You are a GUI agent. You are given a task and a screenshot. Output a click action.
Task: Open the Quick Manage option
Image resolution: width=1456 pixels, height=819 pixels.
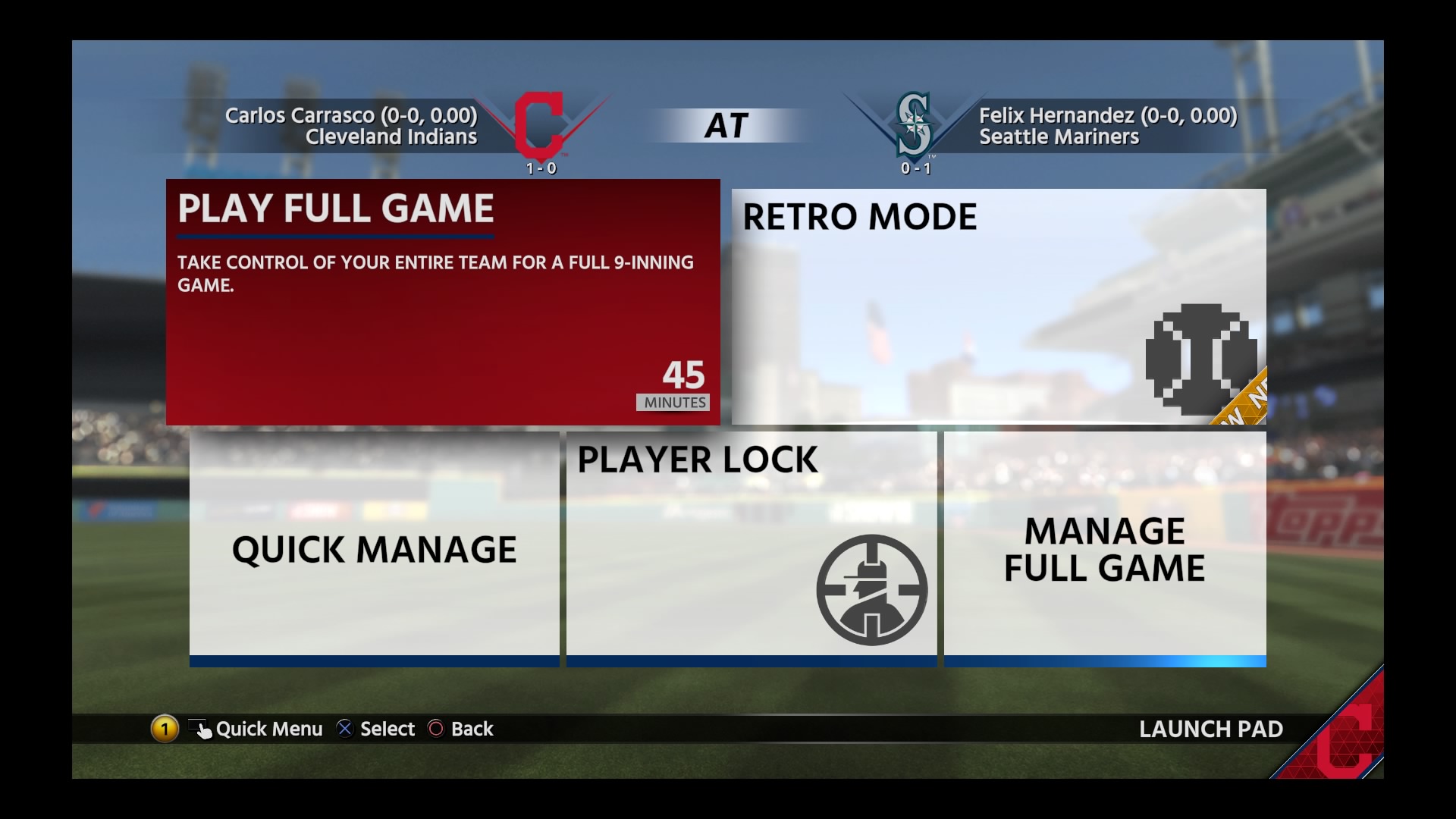click(x=374, y=548)
